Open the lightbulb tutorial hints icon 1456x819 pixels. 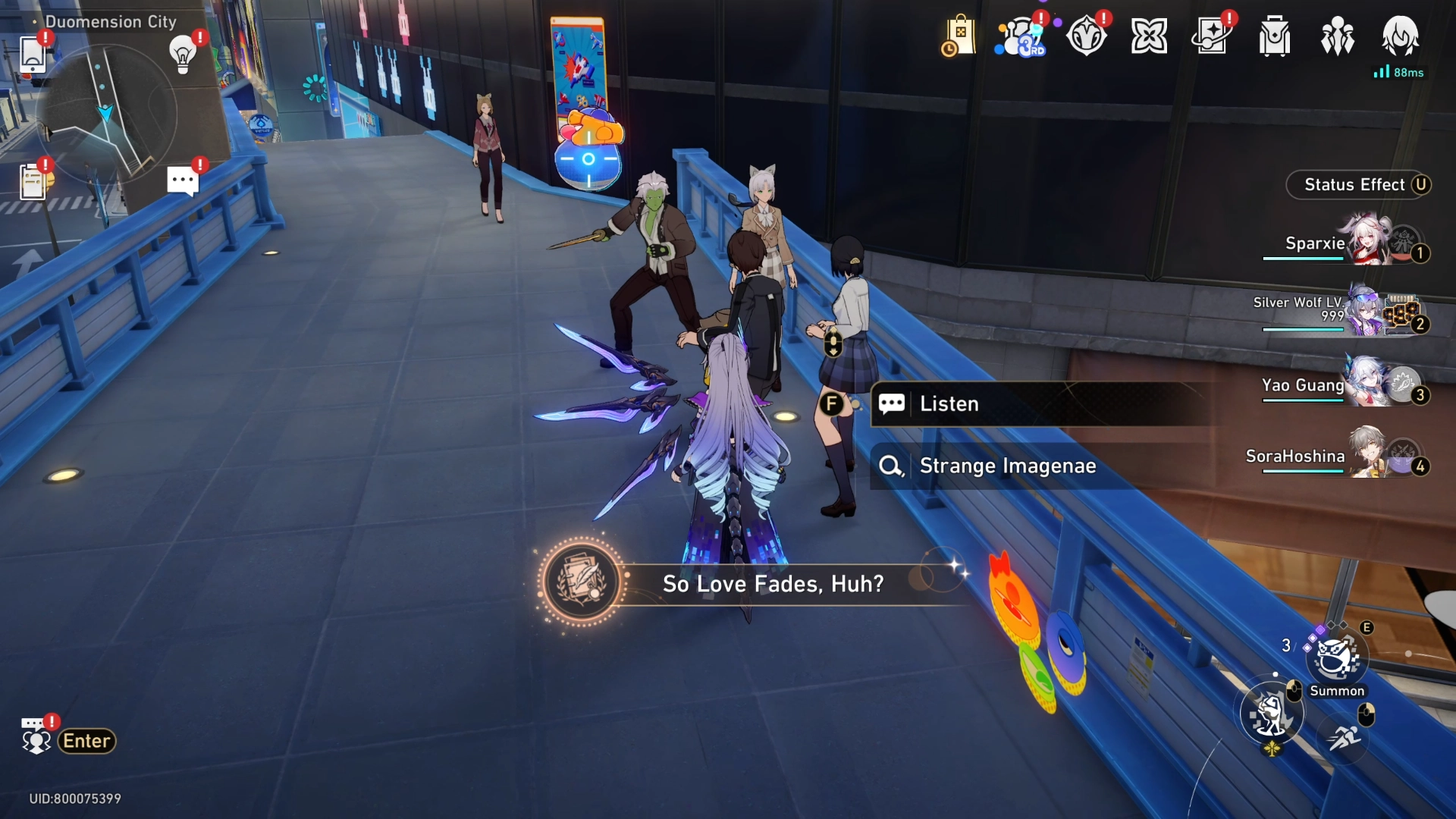[183, 54]
